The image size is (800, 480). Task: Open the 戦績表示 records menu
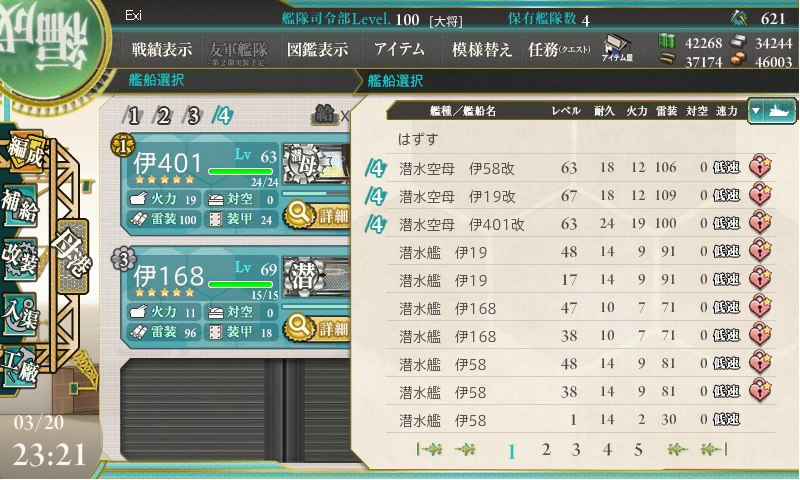coord(161,48)
